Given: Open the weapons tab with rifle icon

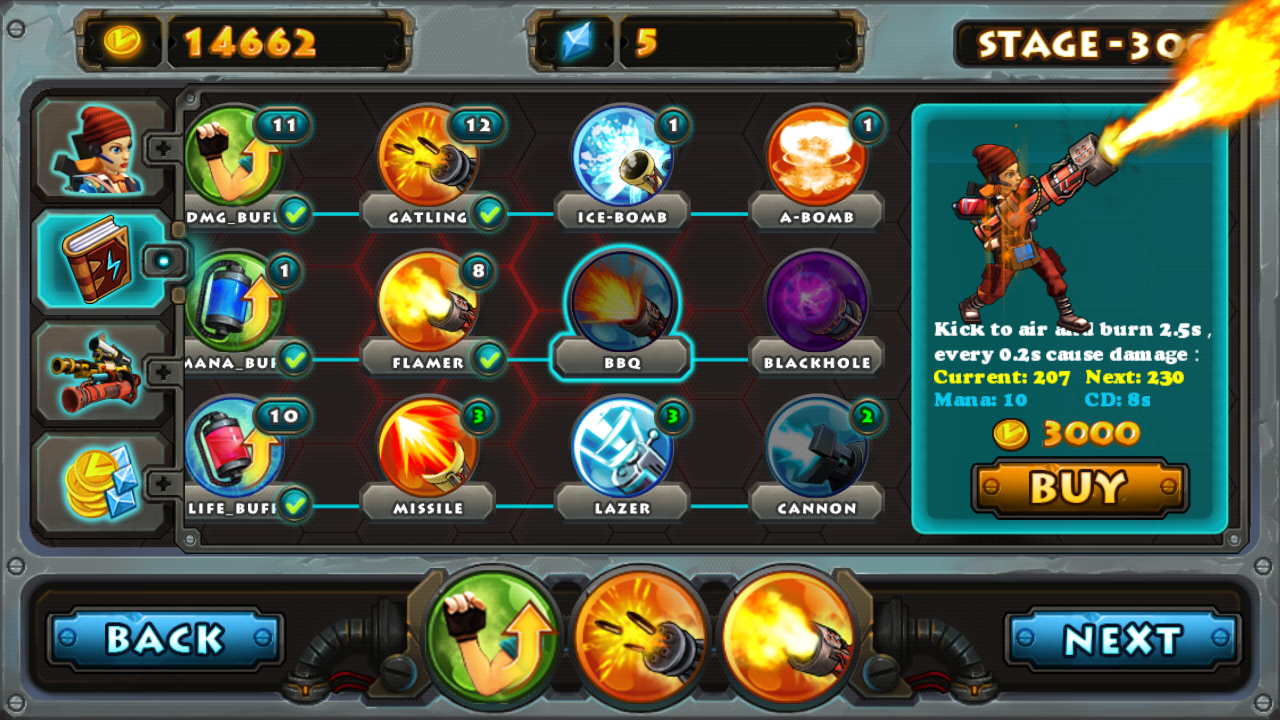Looking at the screenshot, I should [102, 374].
